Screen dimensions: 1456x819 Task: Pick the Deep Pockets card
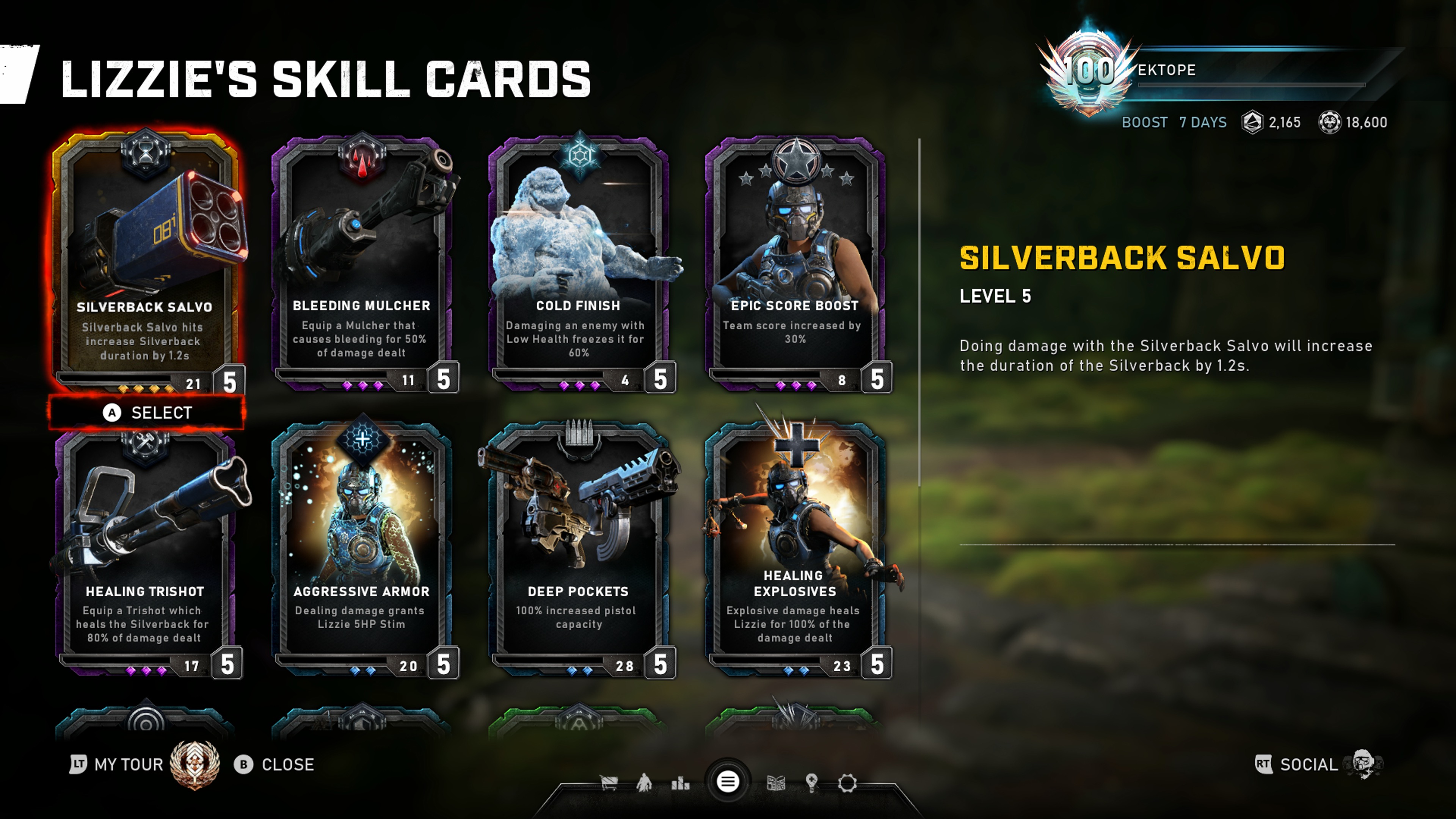pyautogui.click(x=578, y=551)
